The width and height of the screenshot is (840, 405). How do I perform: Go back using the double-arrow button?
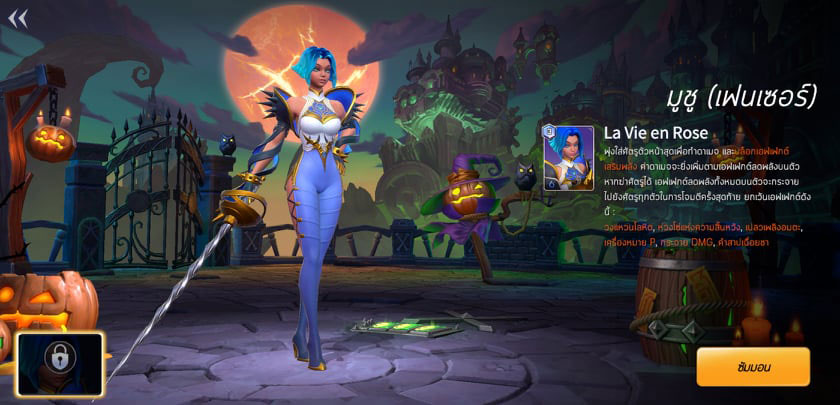[x=18, y=17]
